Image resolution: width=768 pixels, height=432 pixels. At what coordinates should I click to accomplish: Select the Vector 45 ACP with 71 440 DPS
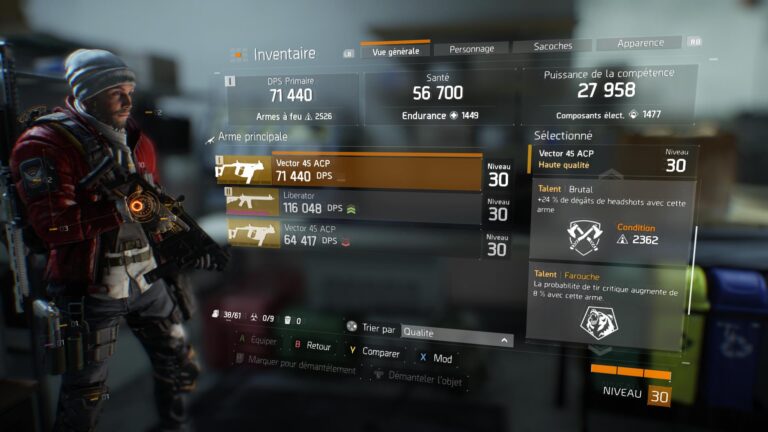coord(350,171)
